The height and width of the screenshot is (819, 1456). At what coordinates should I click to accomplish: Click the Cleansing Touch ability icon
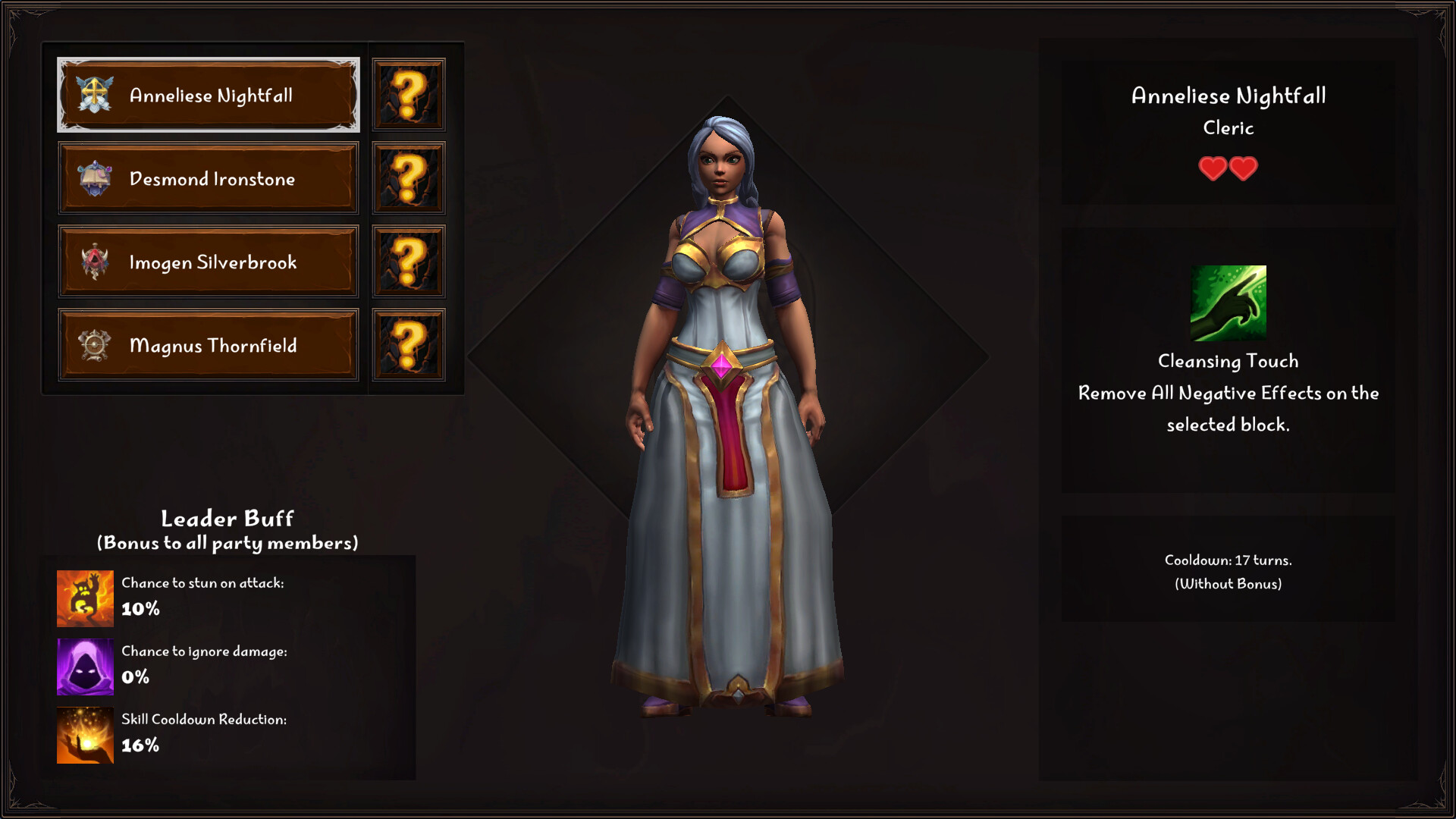tap(1228, 303)
